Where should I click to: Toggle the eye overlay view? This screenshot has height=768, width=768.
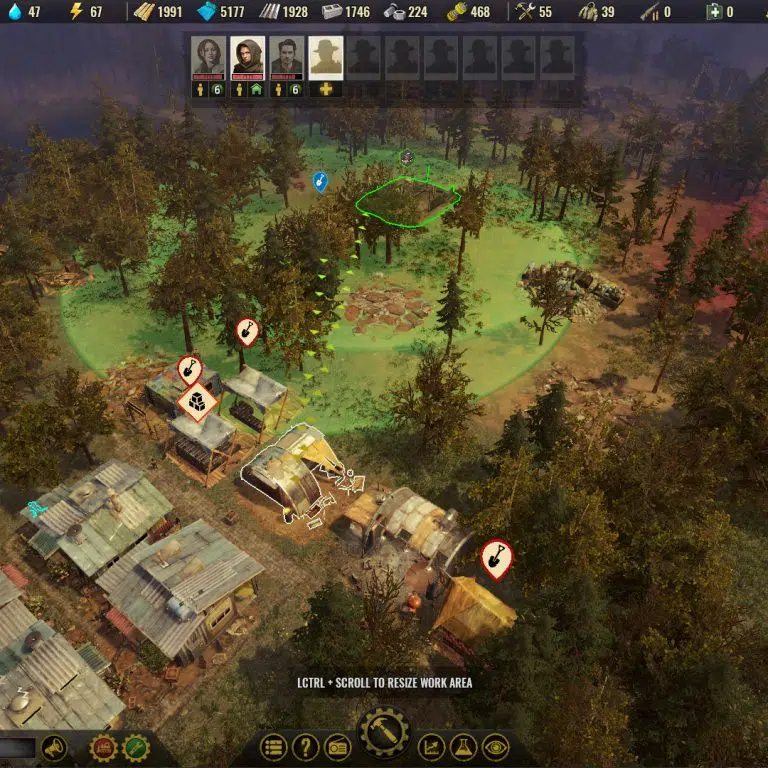click(495, 747)
